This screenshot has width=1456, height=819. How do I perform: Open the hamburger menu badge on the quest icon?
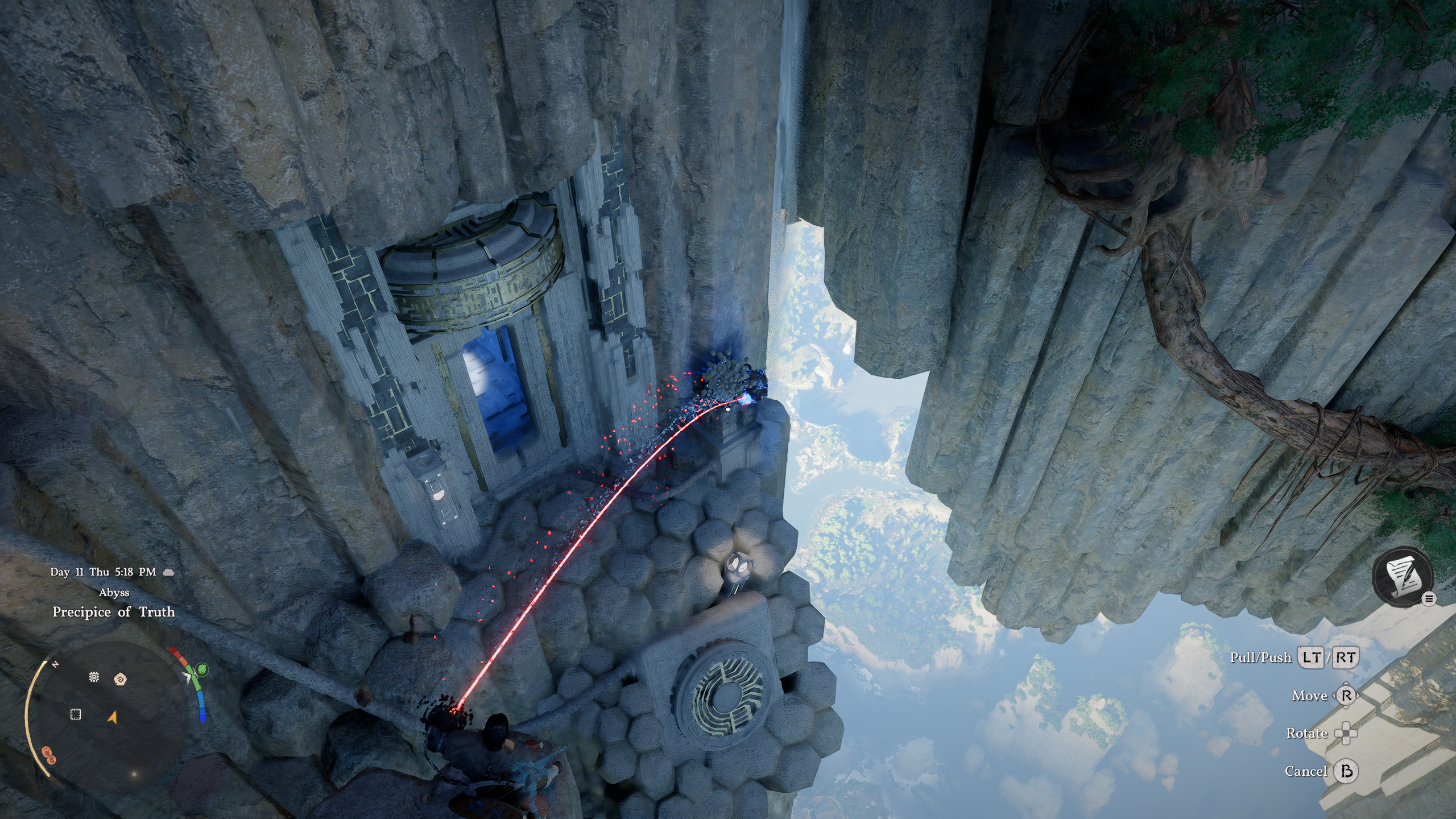(1429, 599)
